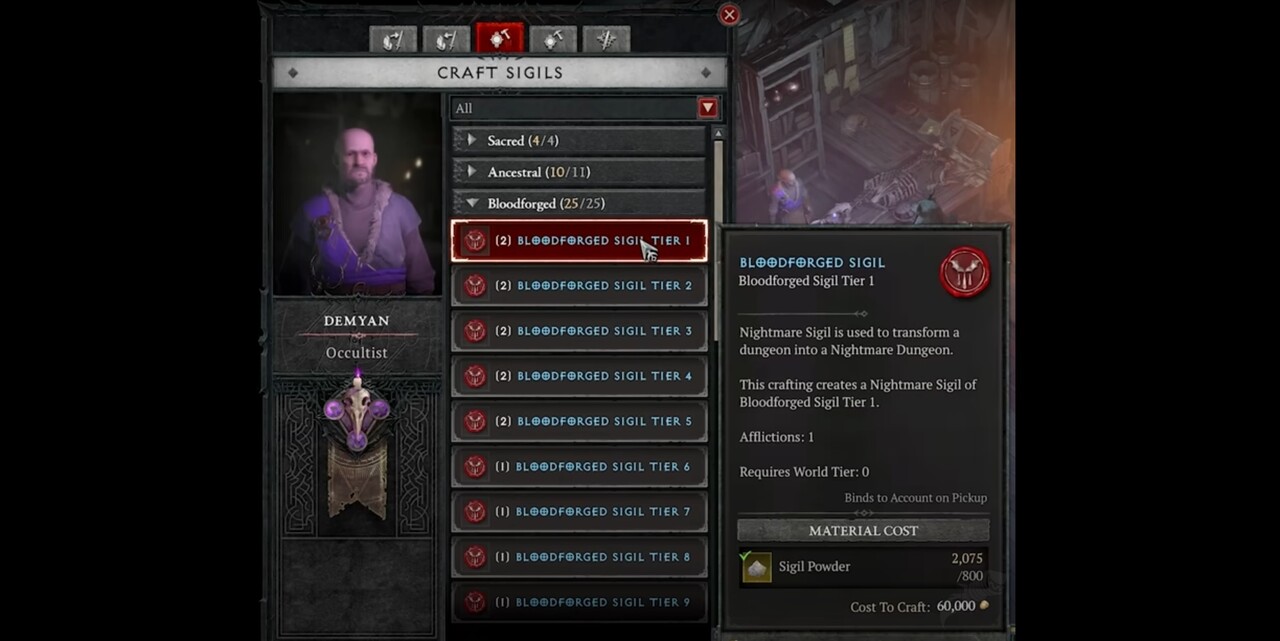Choose Bloodforged Sigil Tier 2
Screen dimensions: 1280x641
pos(579,286)
